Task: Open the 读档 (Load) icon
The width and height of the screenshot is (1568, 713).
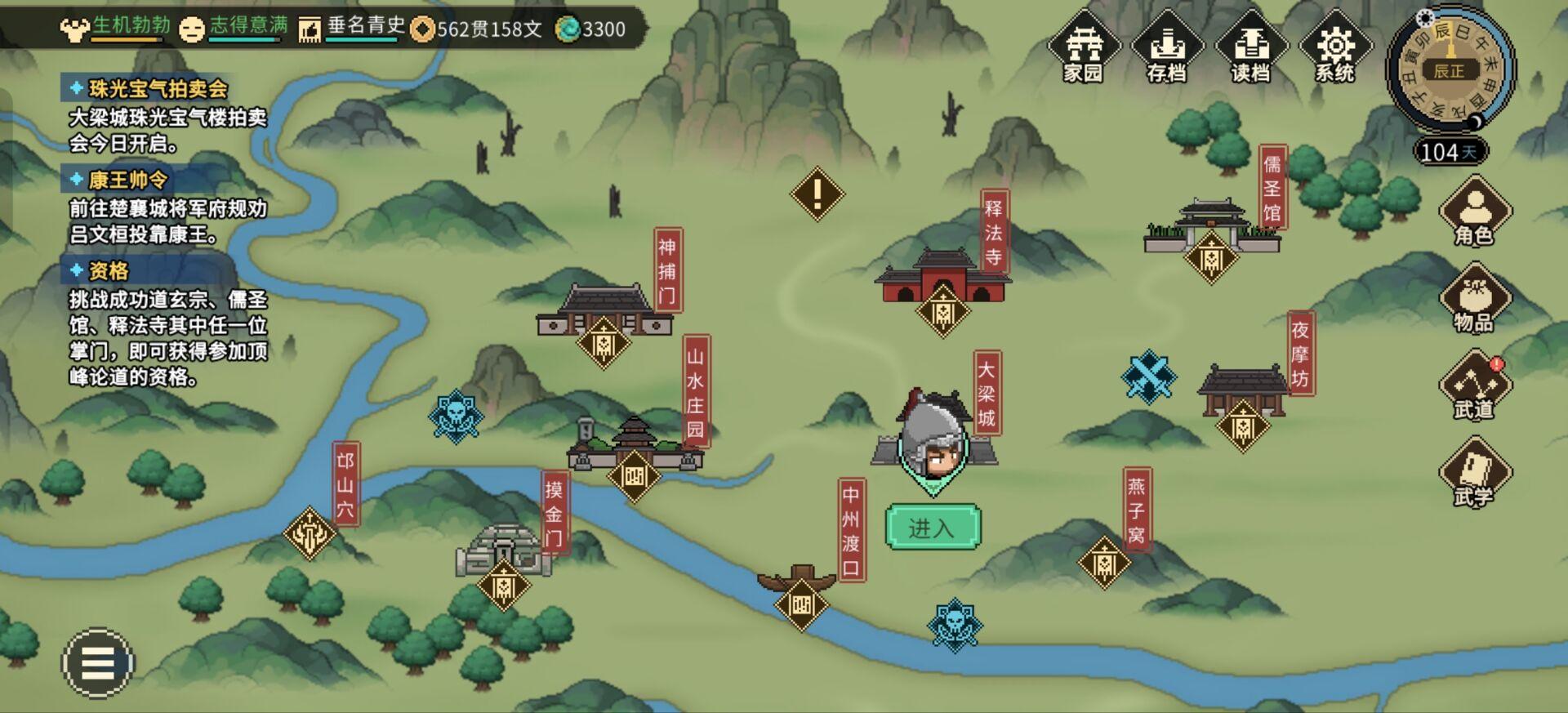Action: [x=1252, y=49]
